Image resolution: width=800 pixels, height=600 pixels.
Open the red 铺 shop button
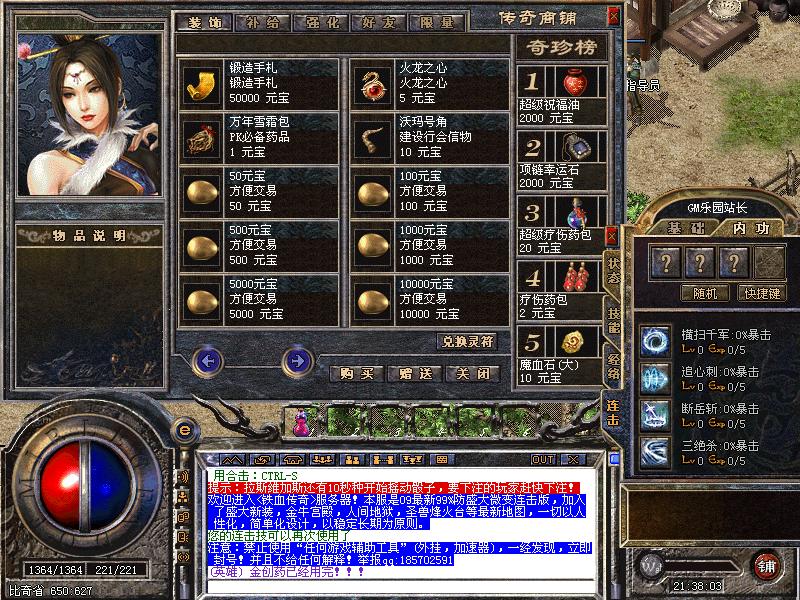(x=766, y=564)
